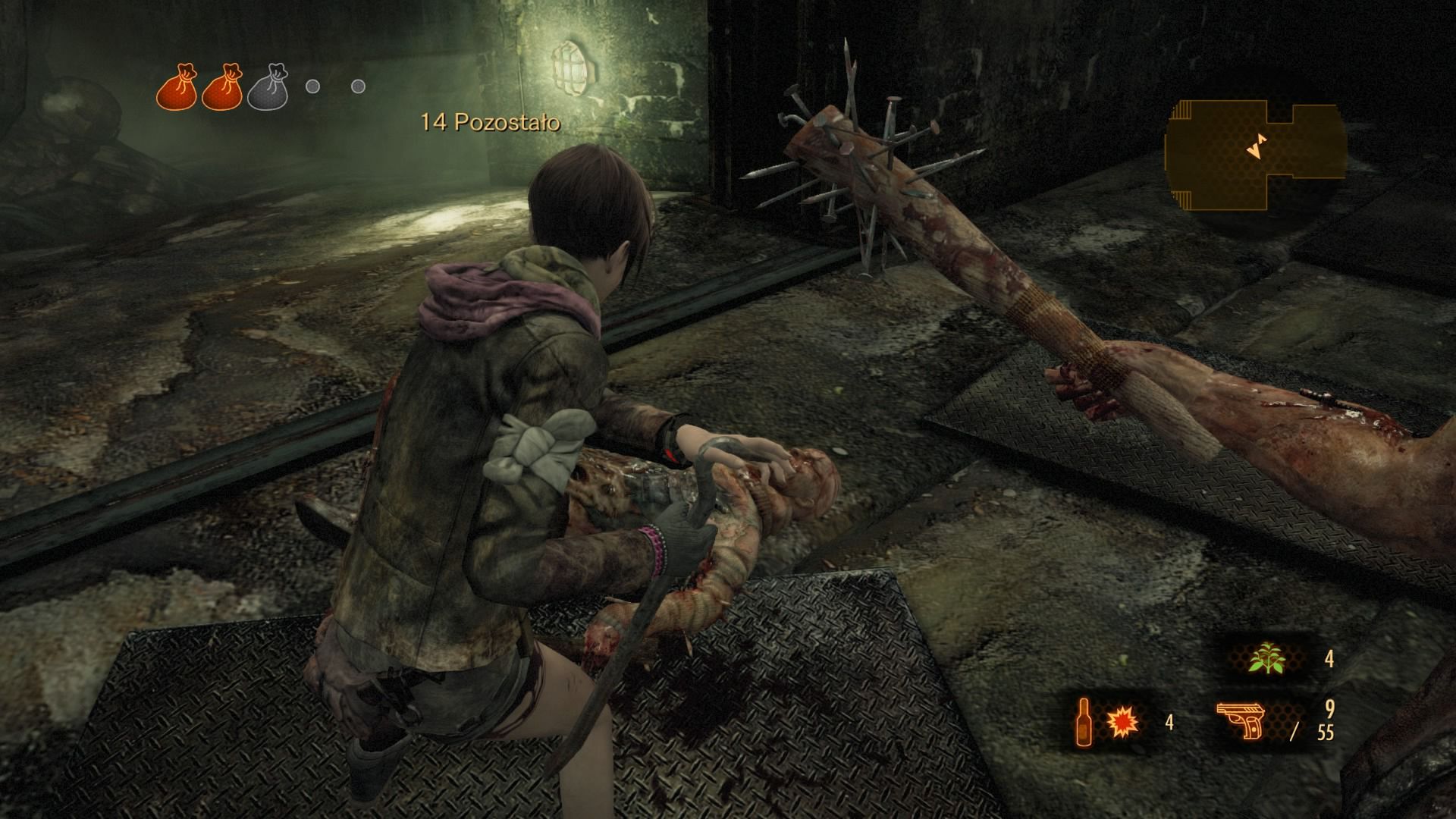Click the first orange money bag icon
The image size is (1456, 819).
177,86
